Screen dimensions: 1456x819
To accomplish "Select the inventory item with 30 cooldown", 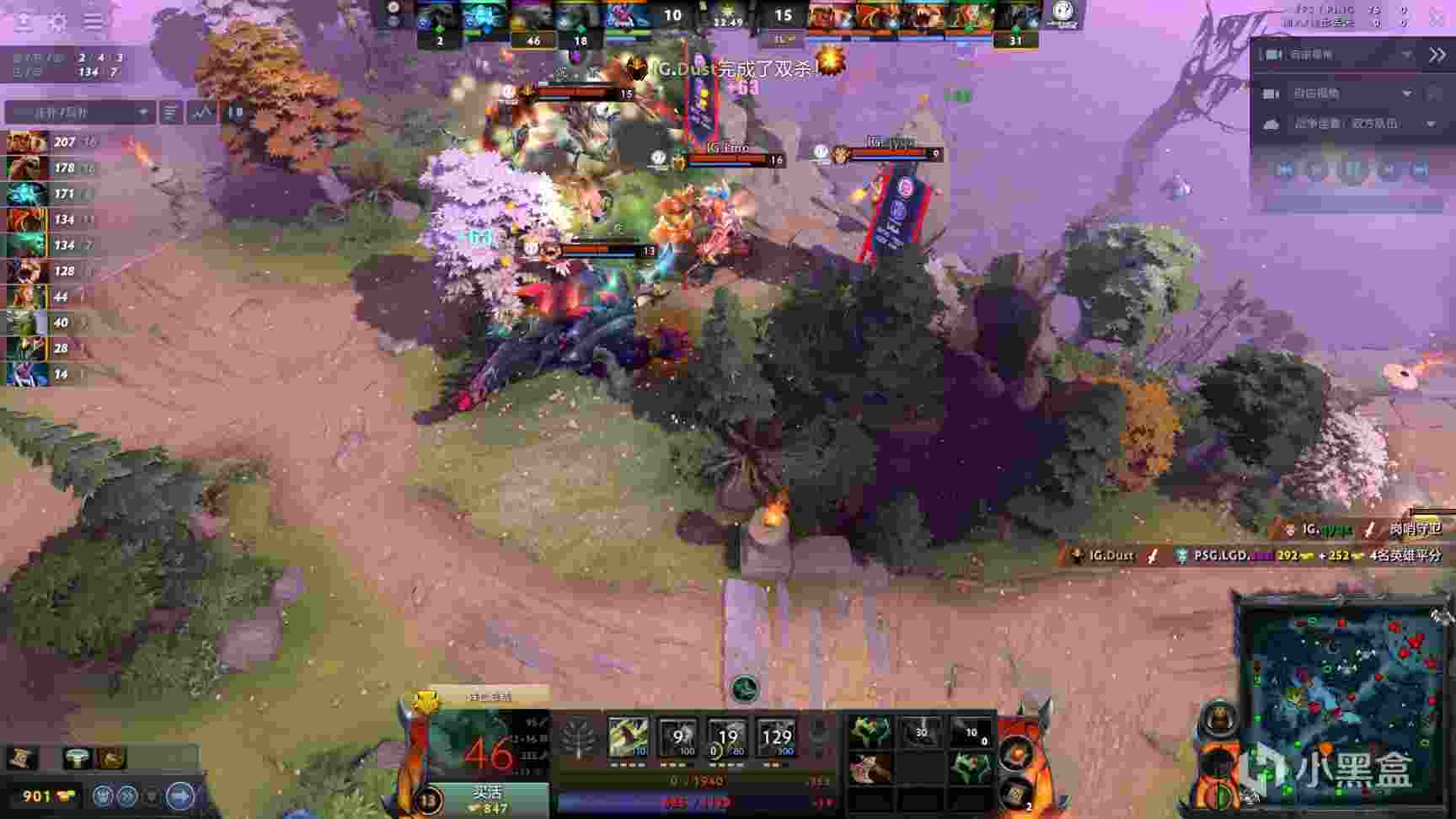I will (x=920, y=731).
